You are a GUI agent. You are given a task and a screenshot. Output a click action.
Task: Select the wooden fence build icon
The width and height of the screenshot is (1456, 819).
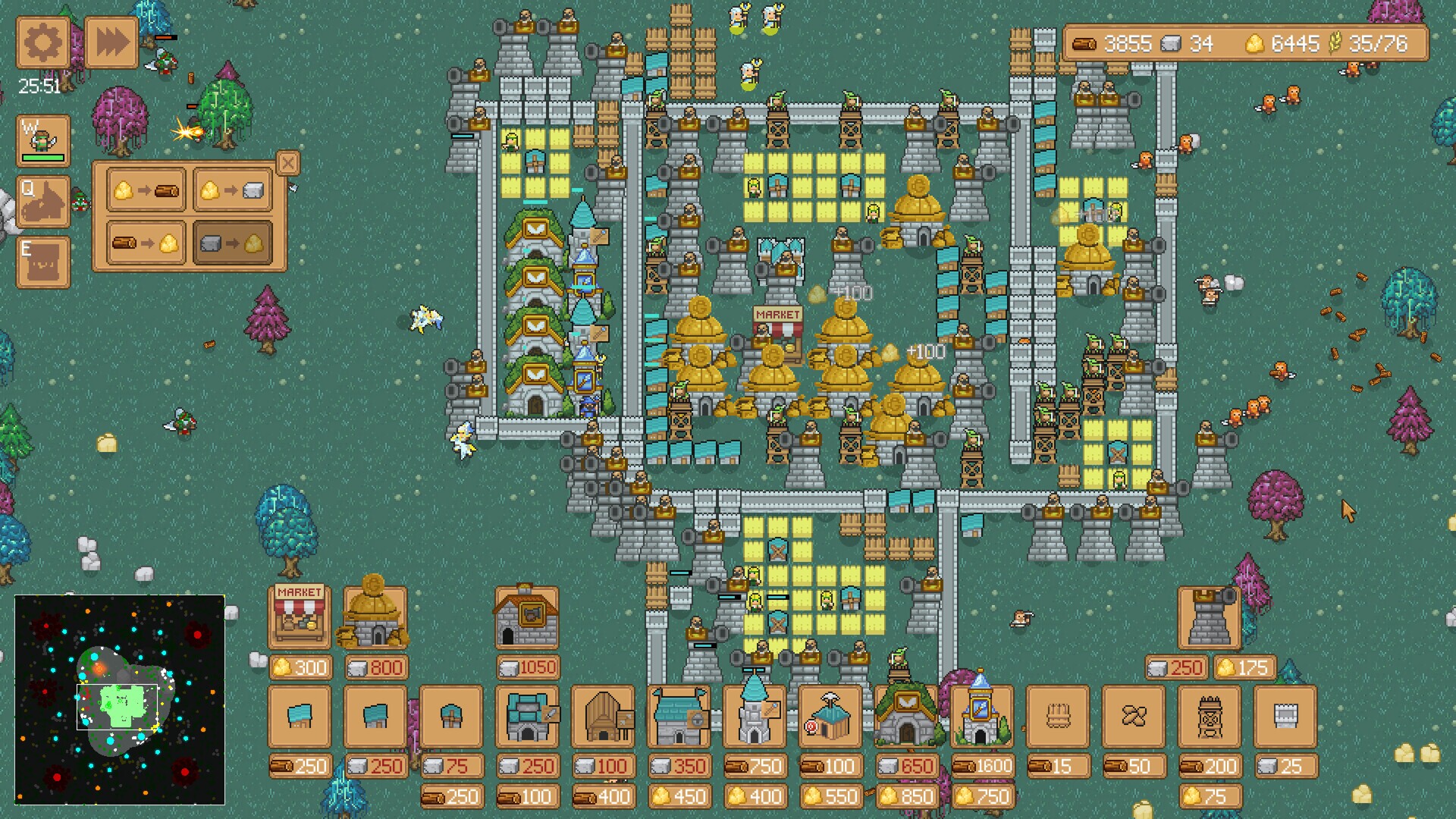tap(1058, 717)
